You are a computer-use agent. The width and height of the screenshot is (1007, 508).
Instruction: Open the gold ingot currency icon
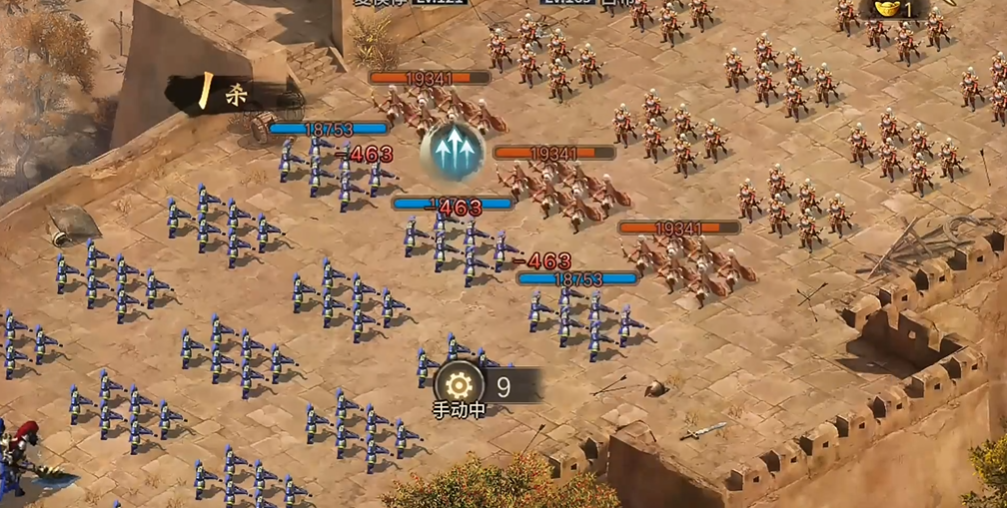tap(886, 8)
